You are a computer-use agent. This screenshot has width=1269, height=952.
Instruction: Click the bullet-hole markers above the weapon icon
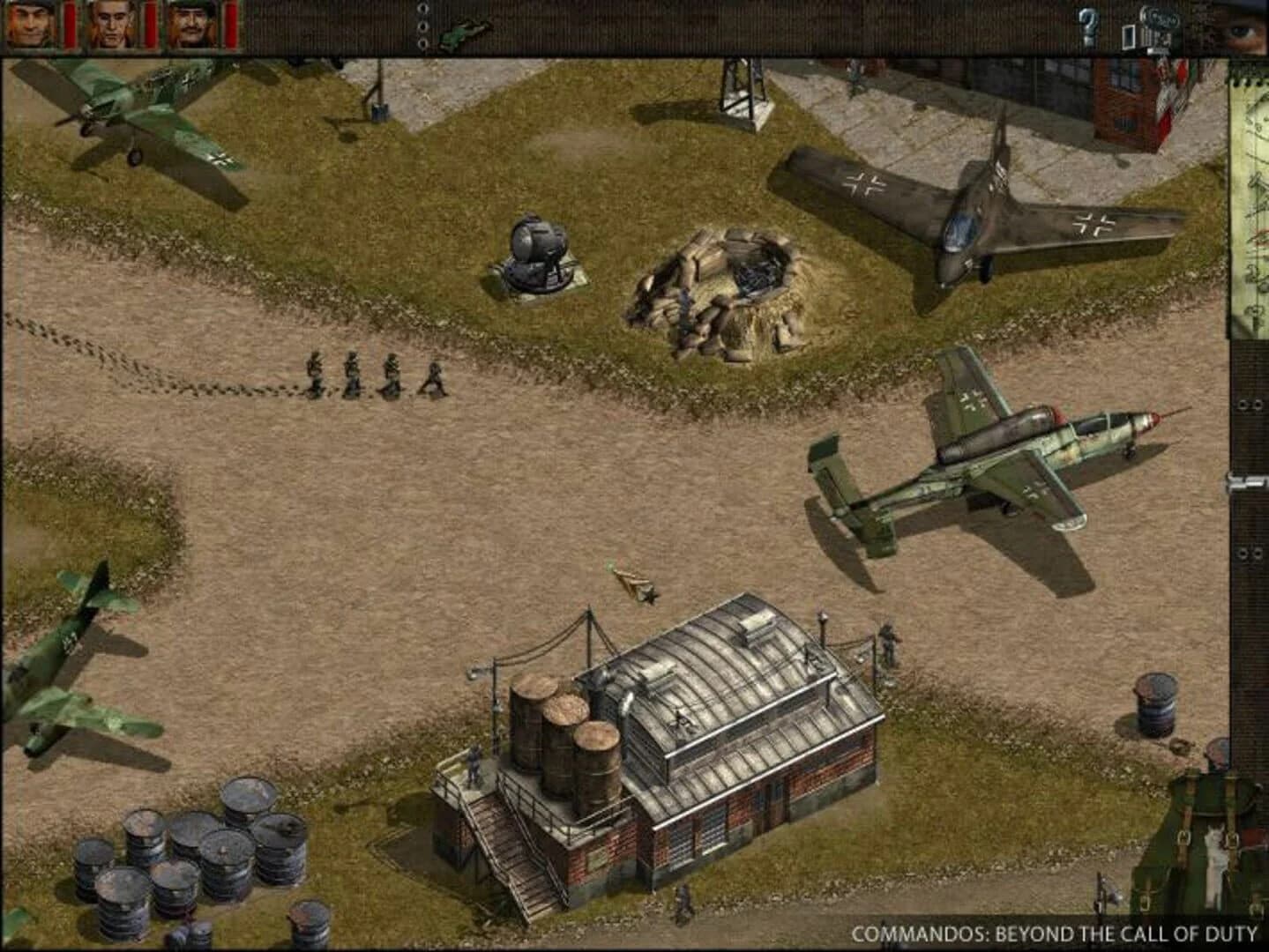click(422, 25)
